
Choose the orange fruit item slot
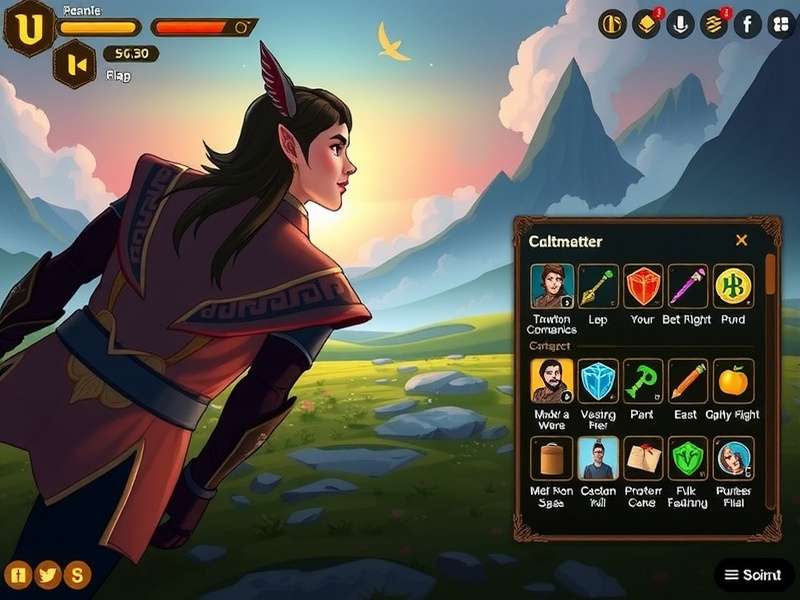click(x=733, y=381)
